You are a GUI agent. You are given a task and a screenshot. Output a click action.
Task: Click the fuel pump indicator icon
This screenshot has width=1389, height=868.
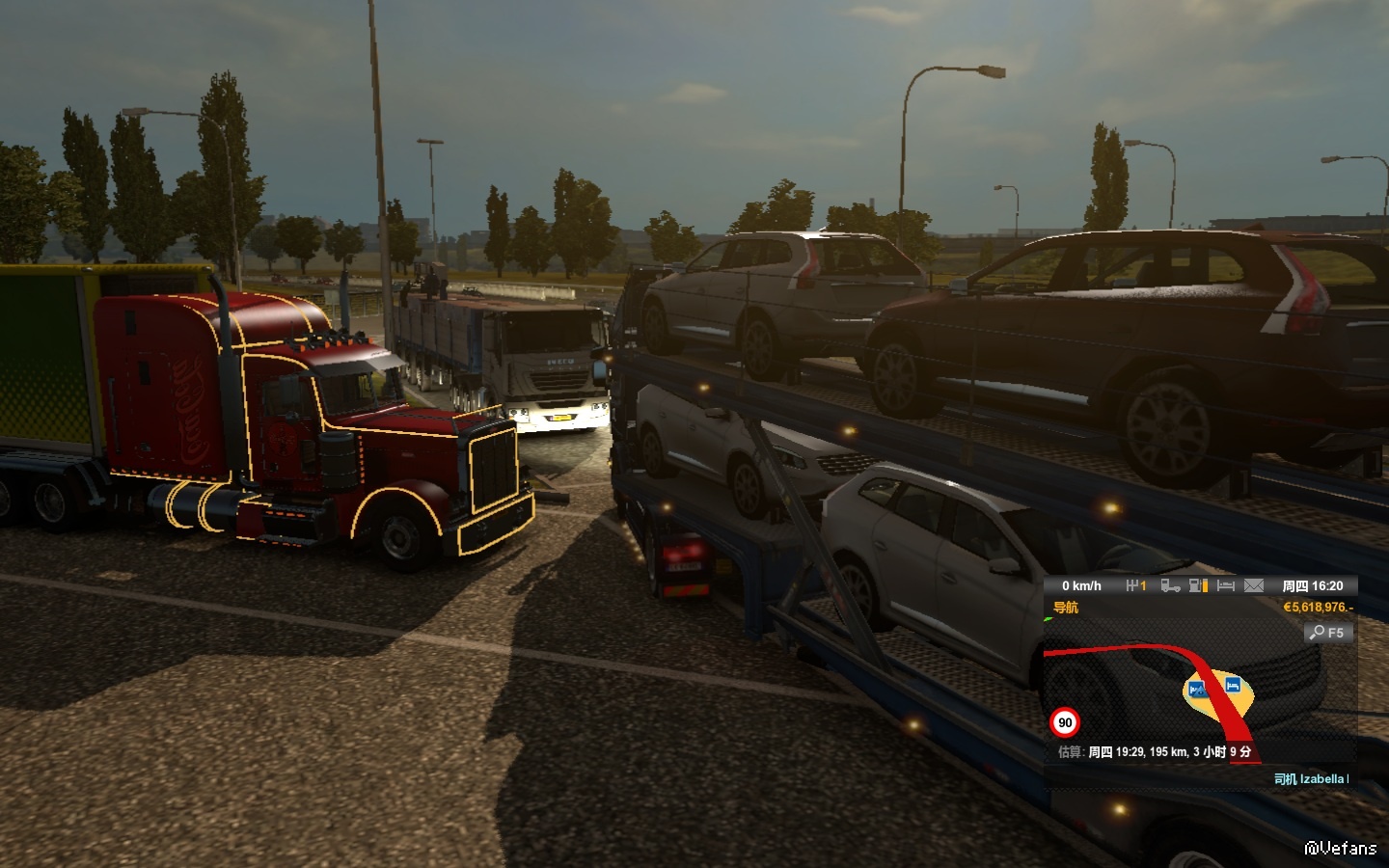coord(1198,585)
